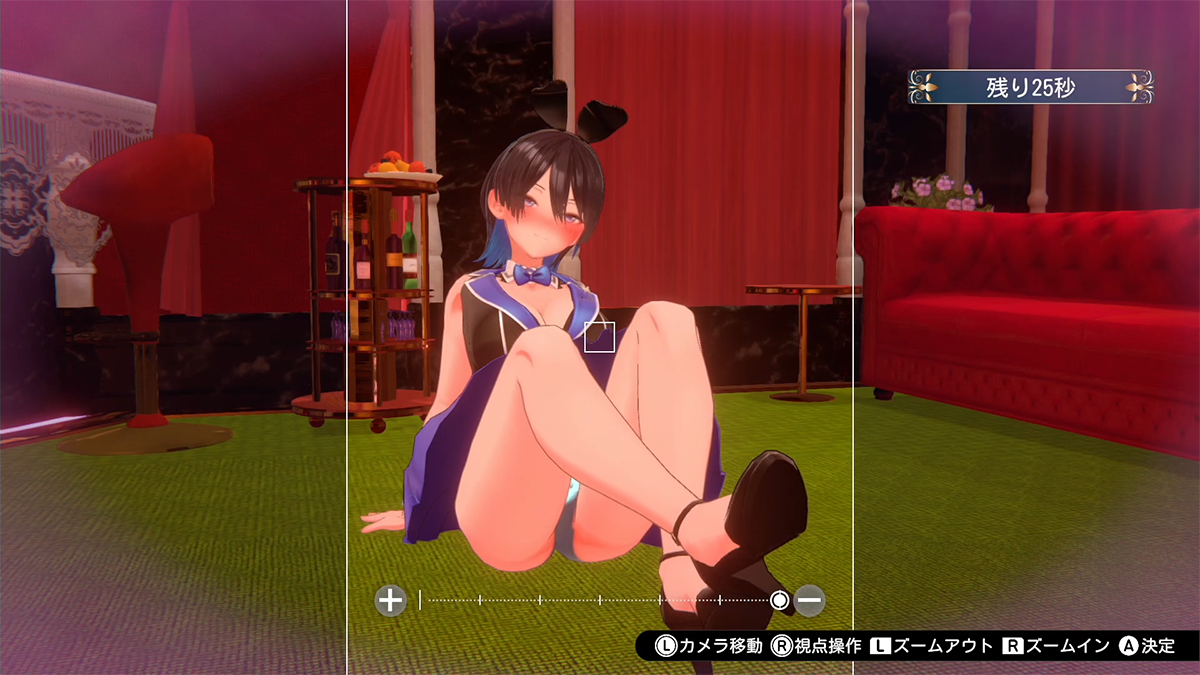The image size is (1200, 675).
Task: Click the minus zoom button
Action: (x=810, y=600)
